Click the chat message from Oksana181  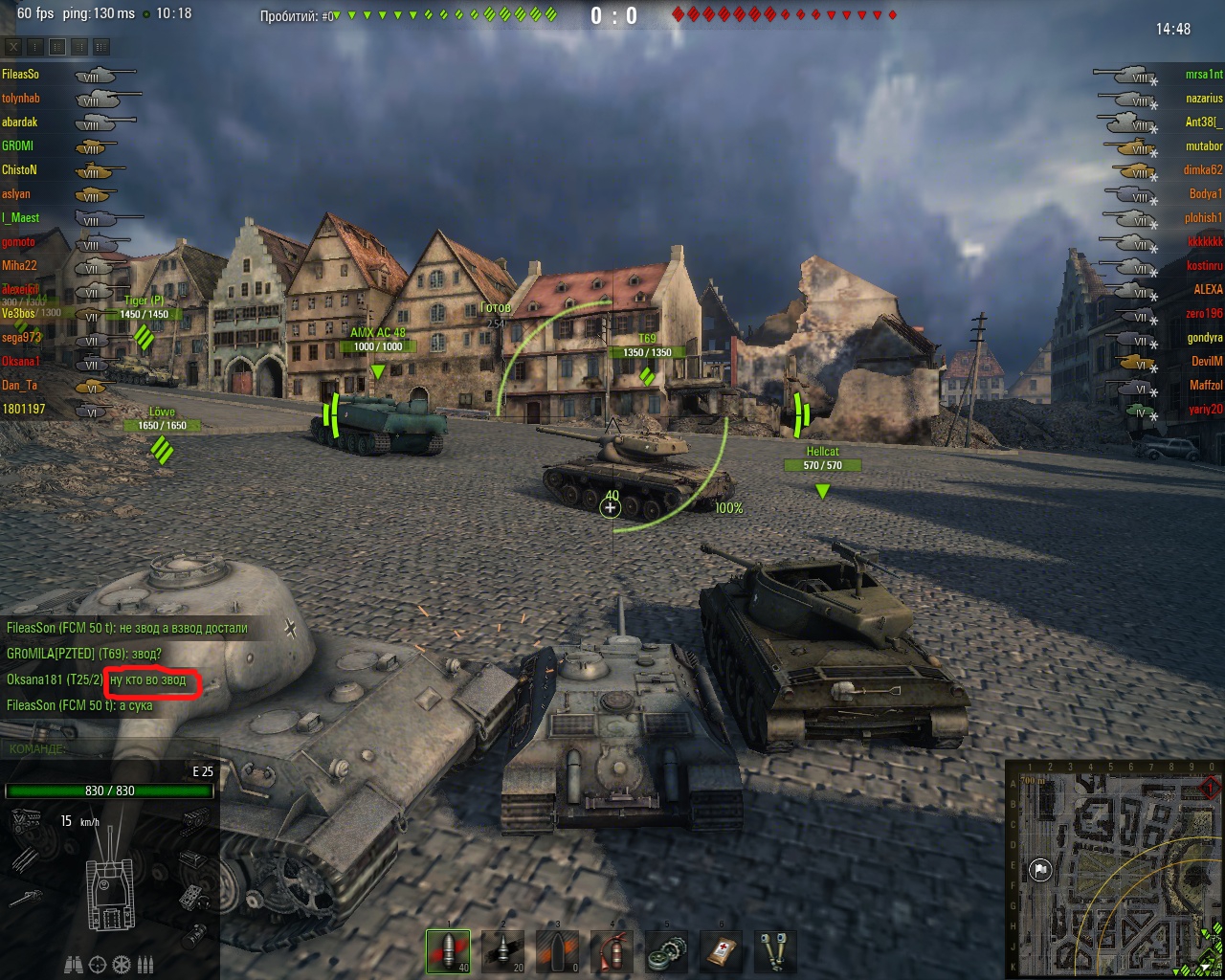click(x=96, y=679)
